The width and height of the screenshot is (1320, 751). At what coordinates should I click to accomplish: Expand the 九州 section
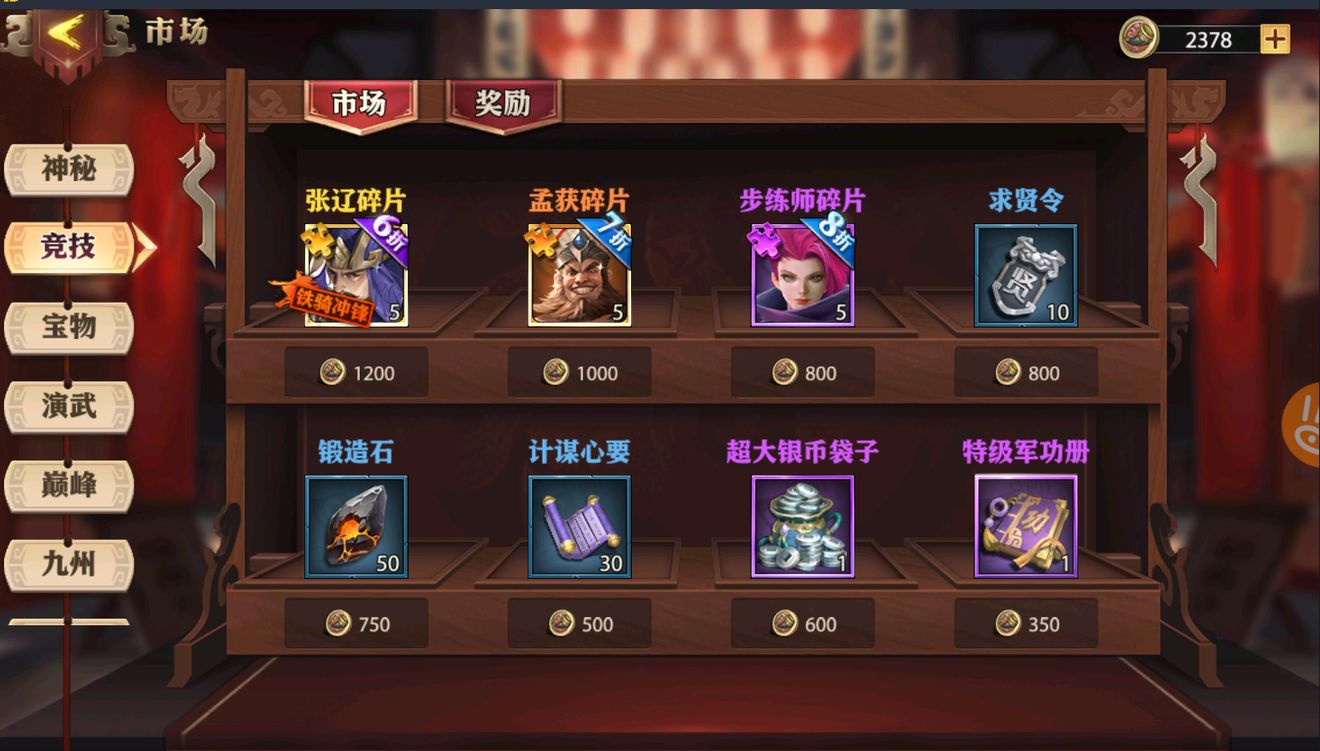70,564
